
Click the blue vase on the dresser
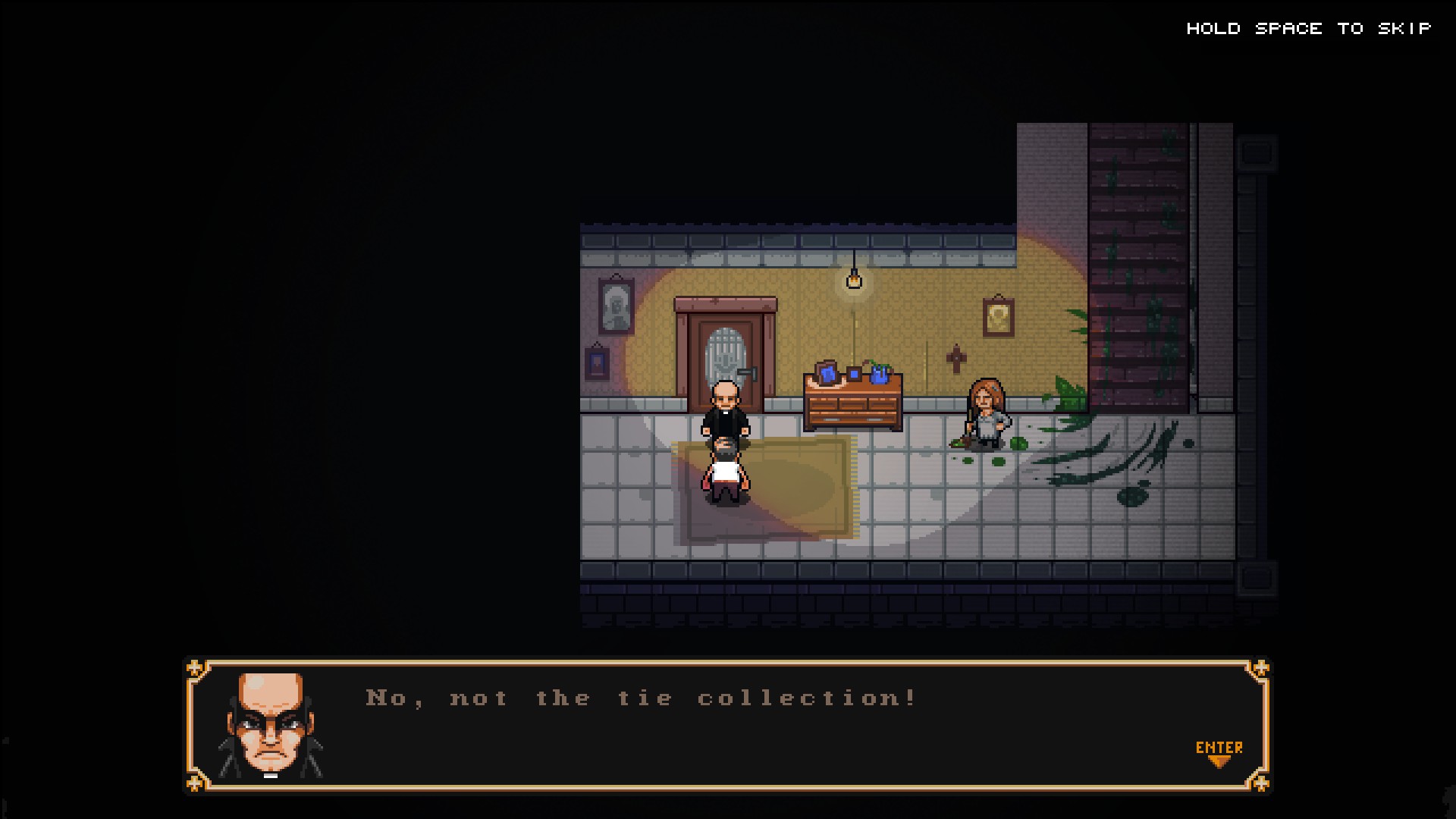click(x=880, y=375)
